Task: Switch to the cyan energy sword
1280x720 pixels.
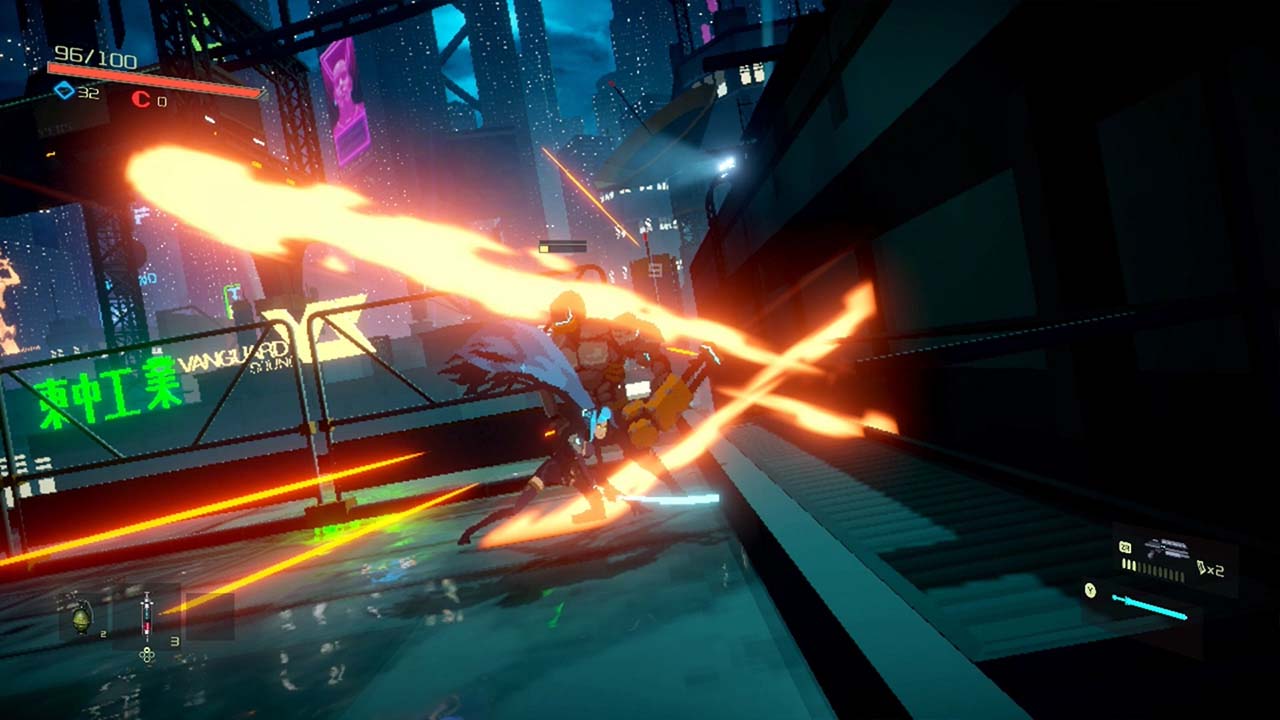Action: [x=1149, y=606]
